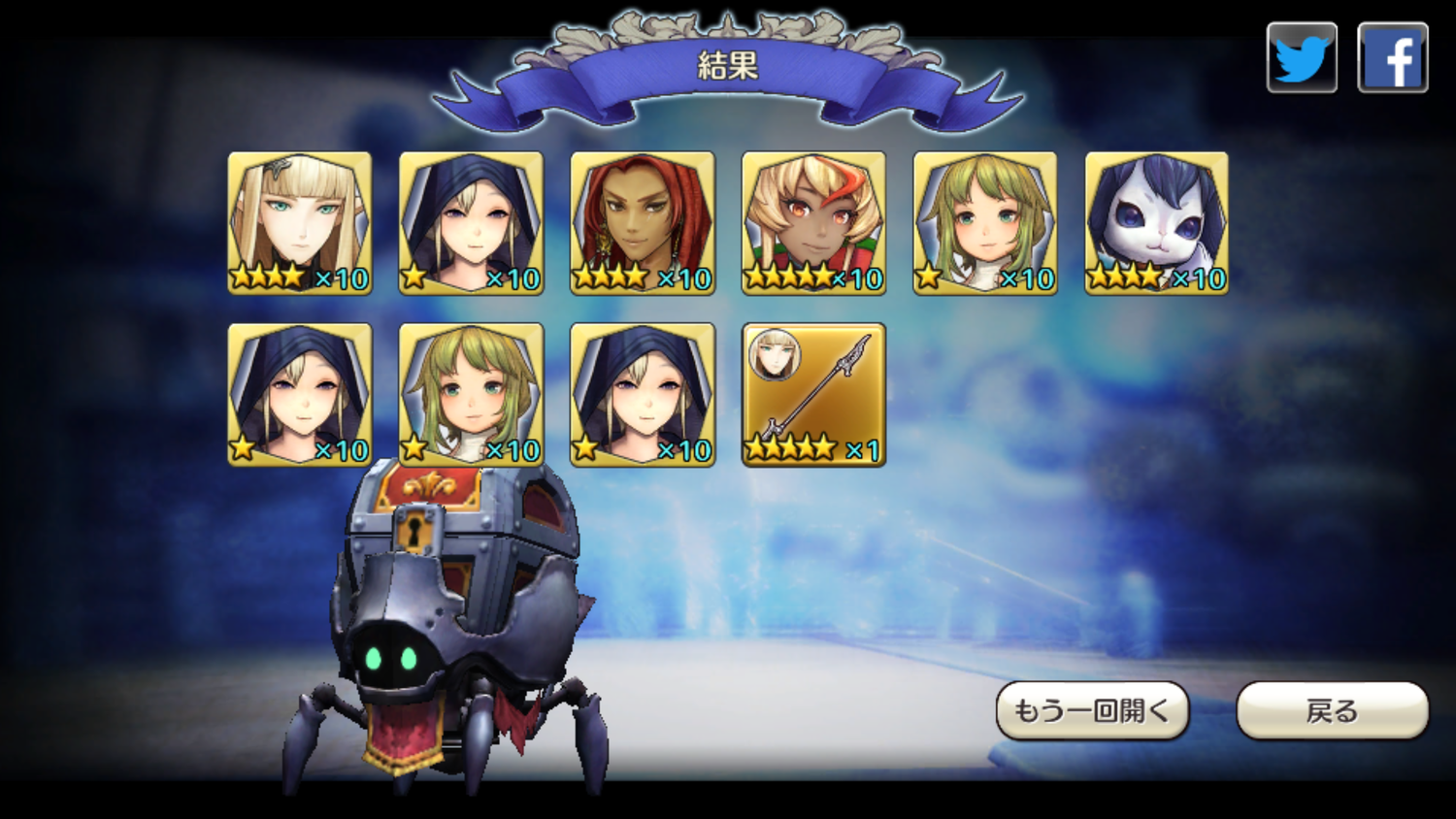Screen dimensions: 1456x819
Task: Select the three-star blonde elf portrait
Action: (300, 222)
